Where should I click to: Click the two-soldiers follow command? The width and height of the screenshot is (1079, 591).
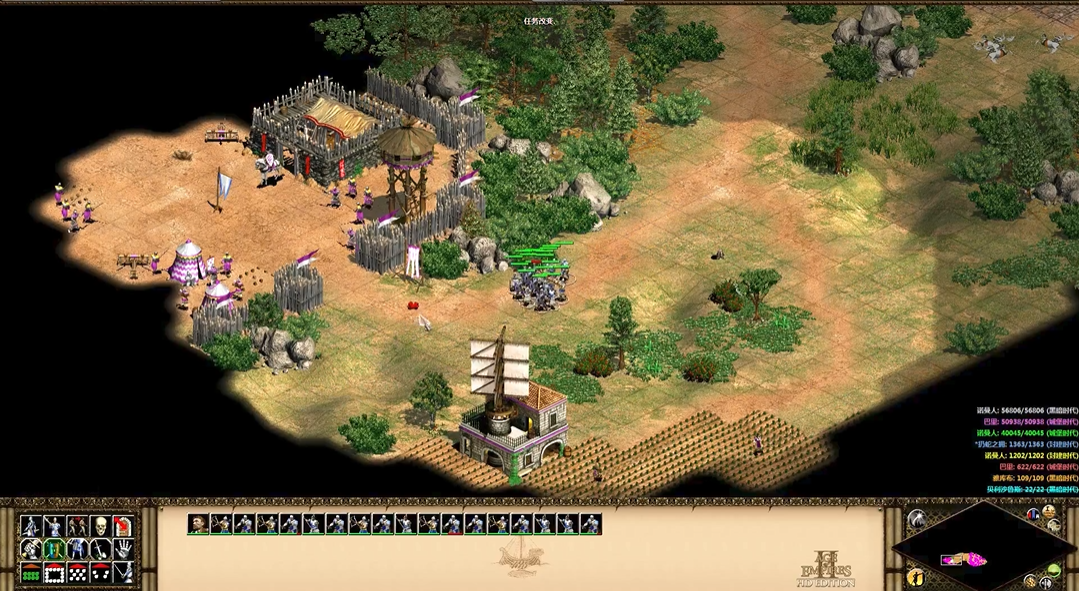tap(77, 526)
